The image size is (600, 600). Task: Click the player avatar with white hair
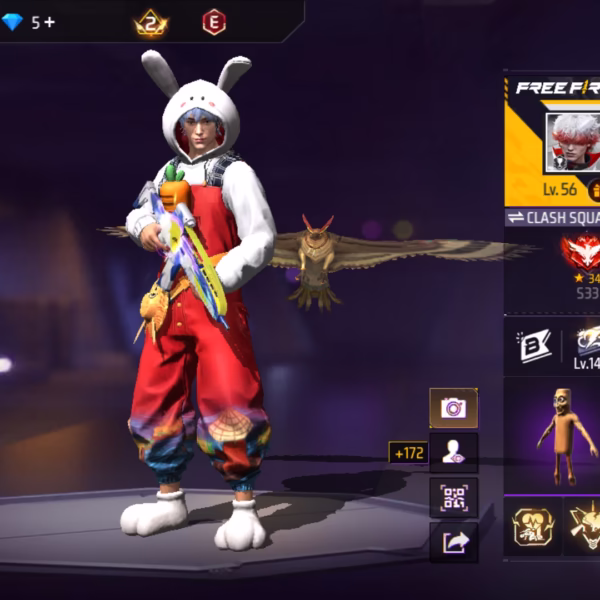(x=573, y=142)
